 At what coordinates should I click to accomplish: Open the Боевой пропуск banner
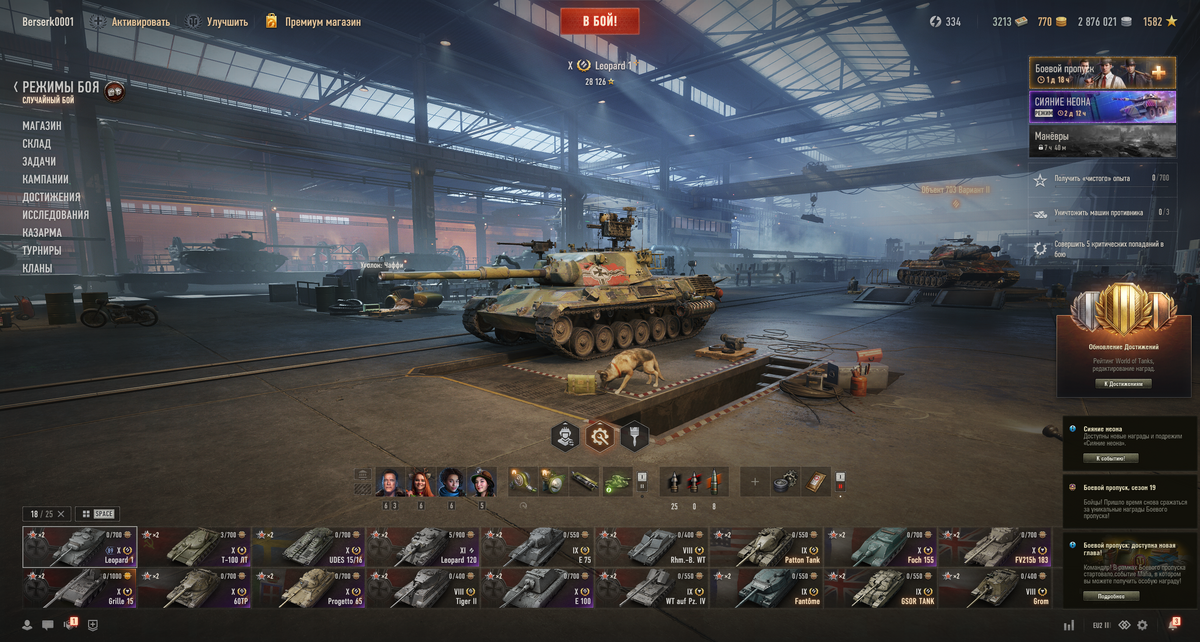[x=1102, y=72]
